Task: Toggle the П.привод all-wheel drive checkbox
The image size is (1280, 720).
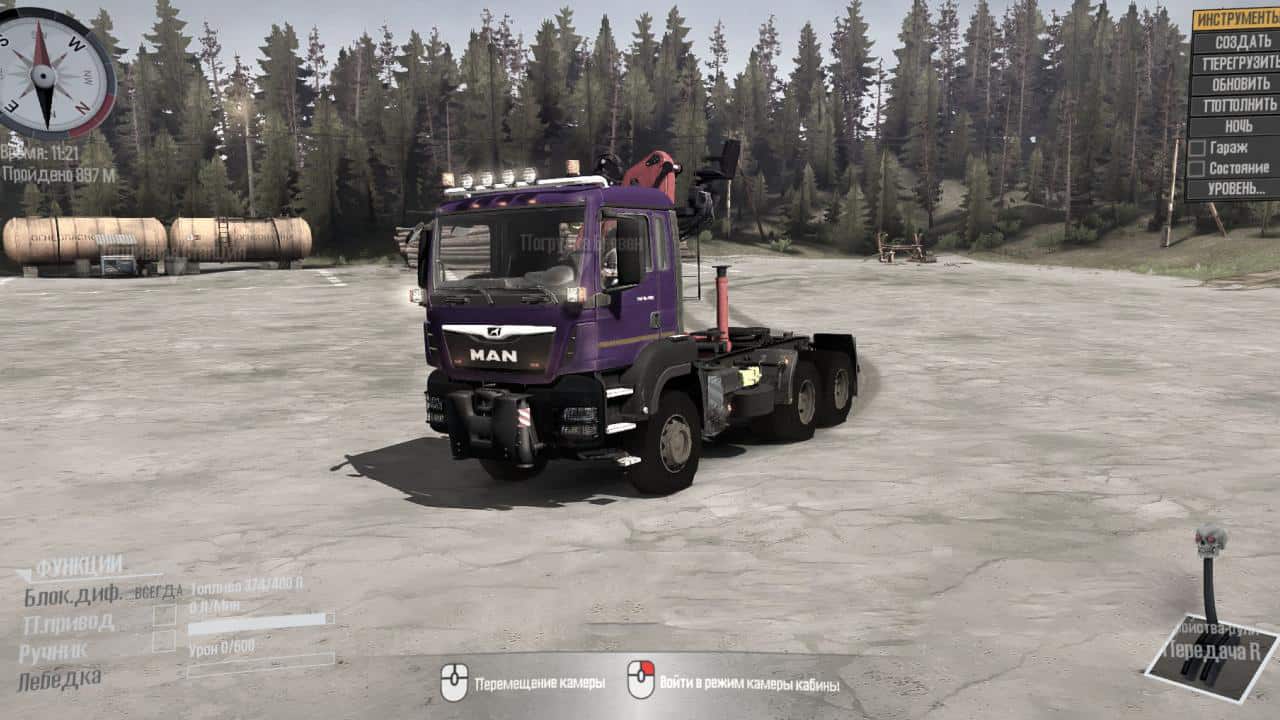Action: coord(164,616)
